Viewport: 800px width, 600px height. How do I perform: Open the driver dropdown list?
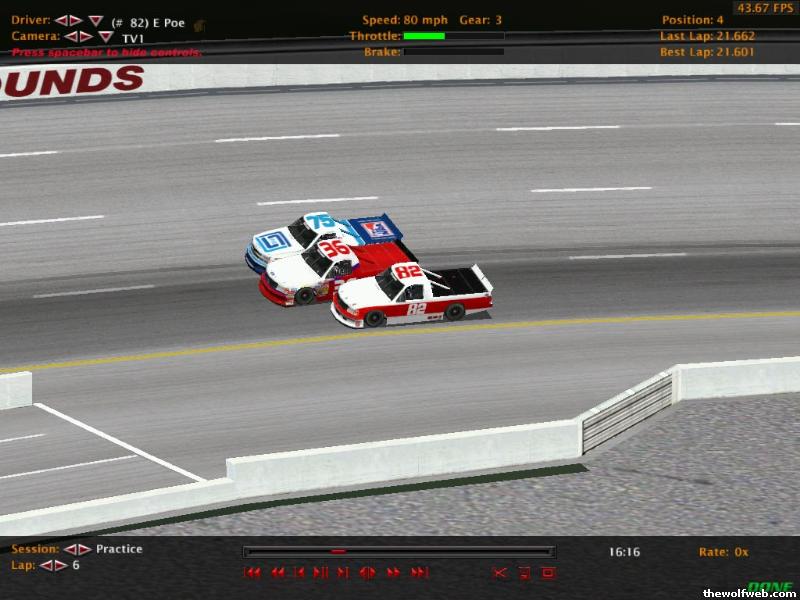tap(95, 21)
